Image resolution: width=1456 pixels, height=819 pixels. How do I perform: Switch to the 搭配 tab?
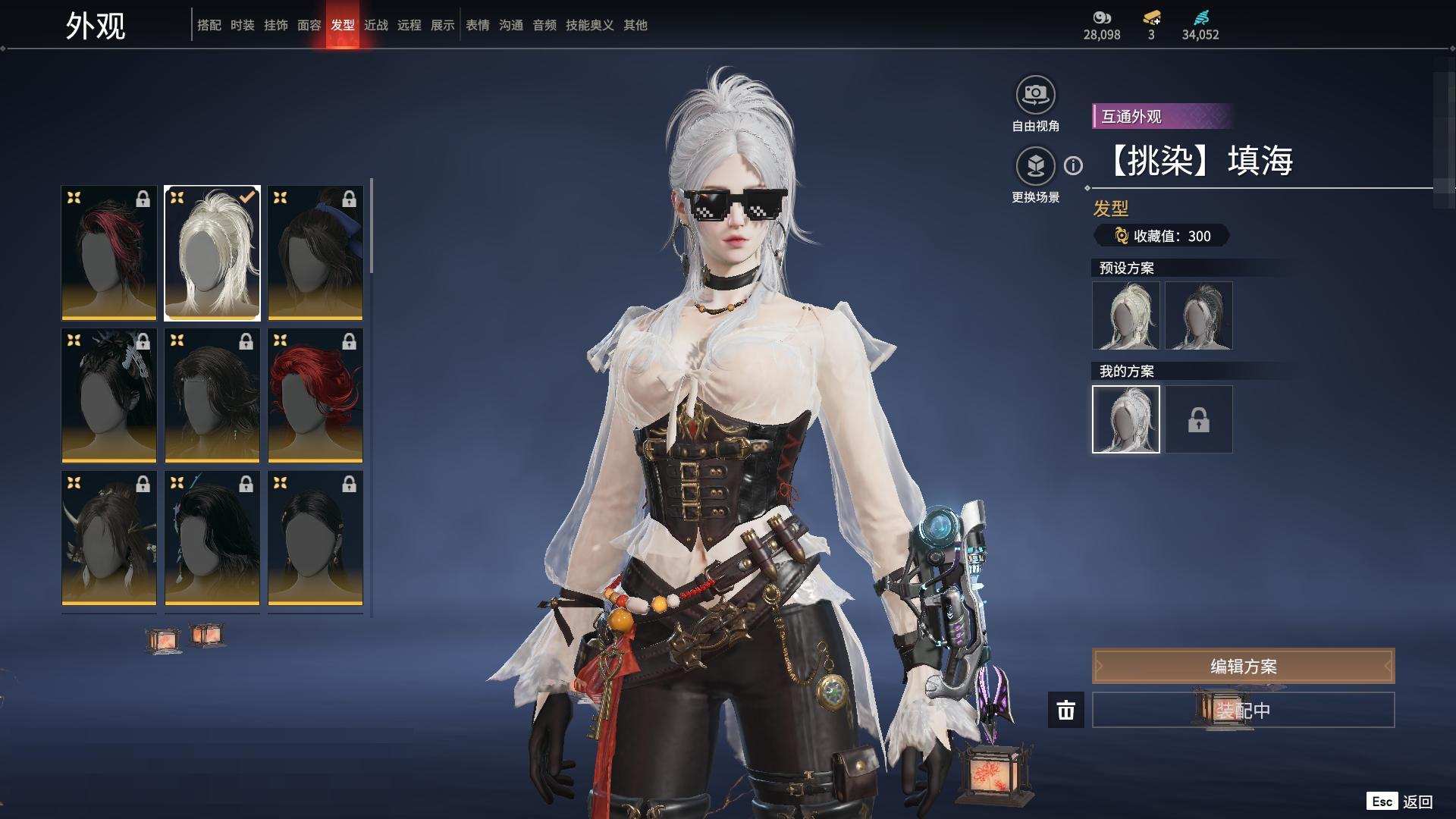click(209, 25)
